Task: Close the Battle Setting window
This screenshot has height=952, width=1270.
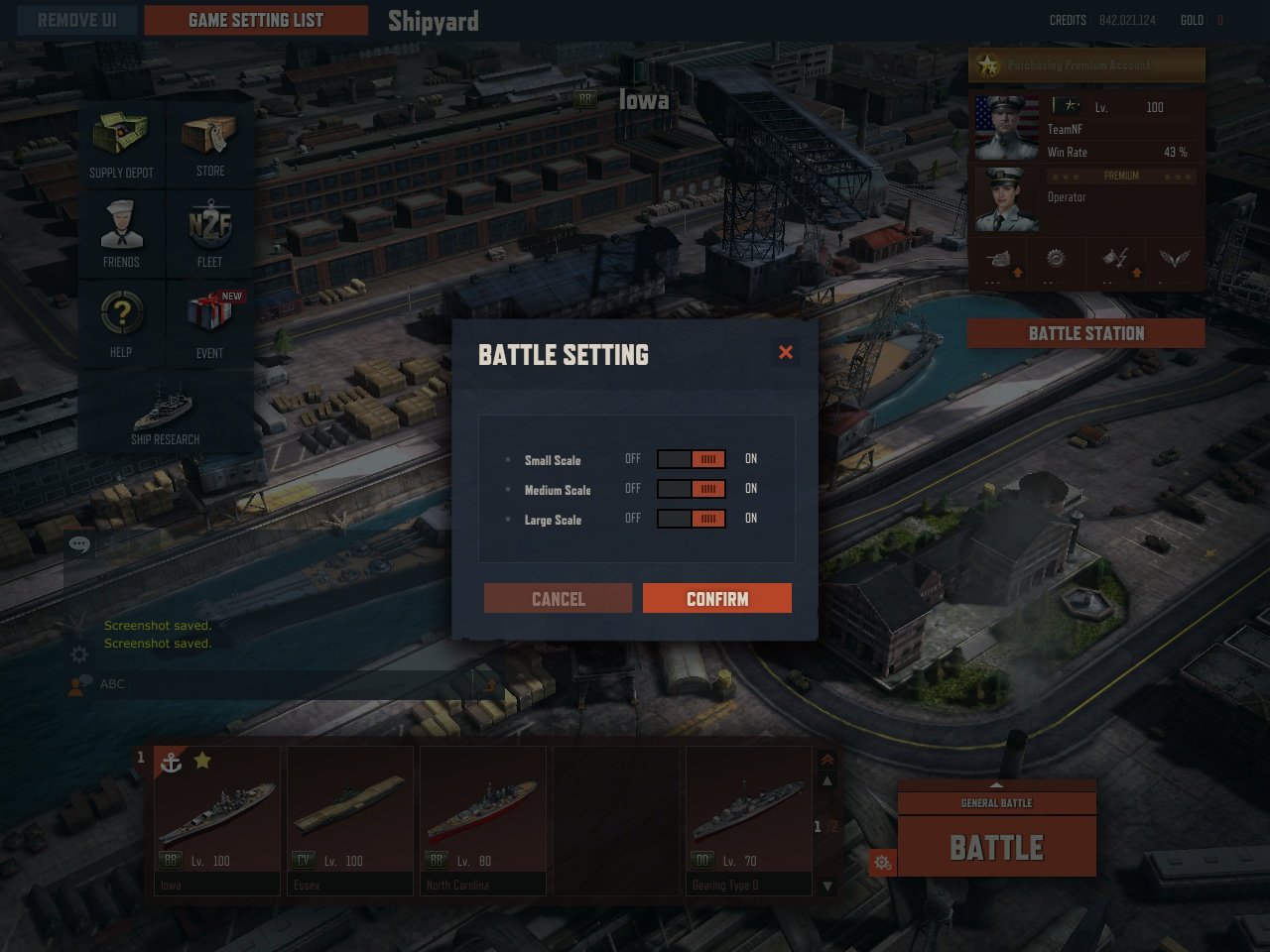Action: pyautogui.click(x=786, y=352)
